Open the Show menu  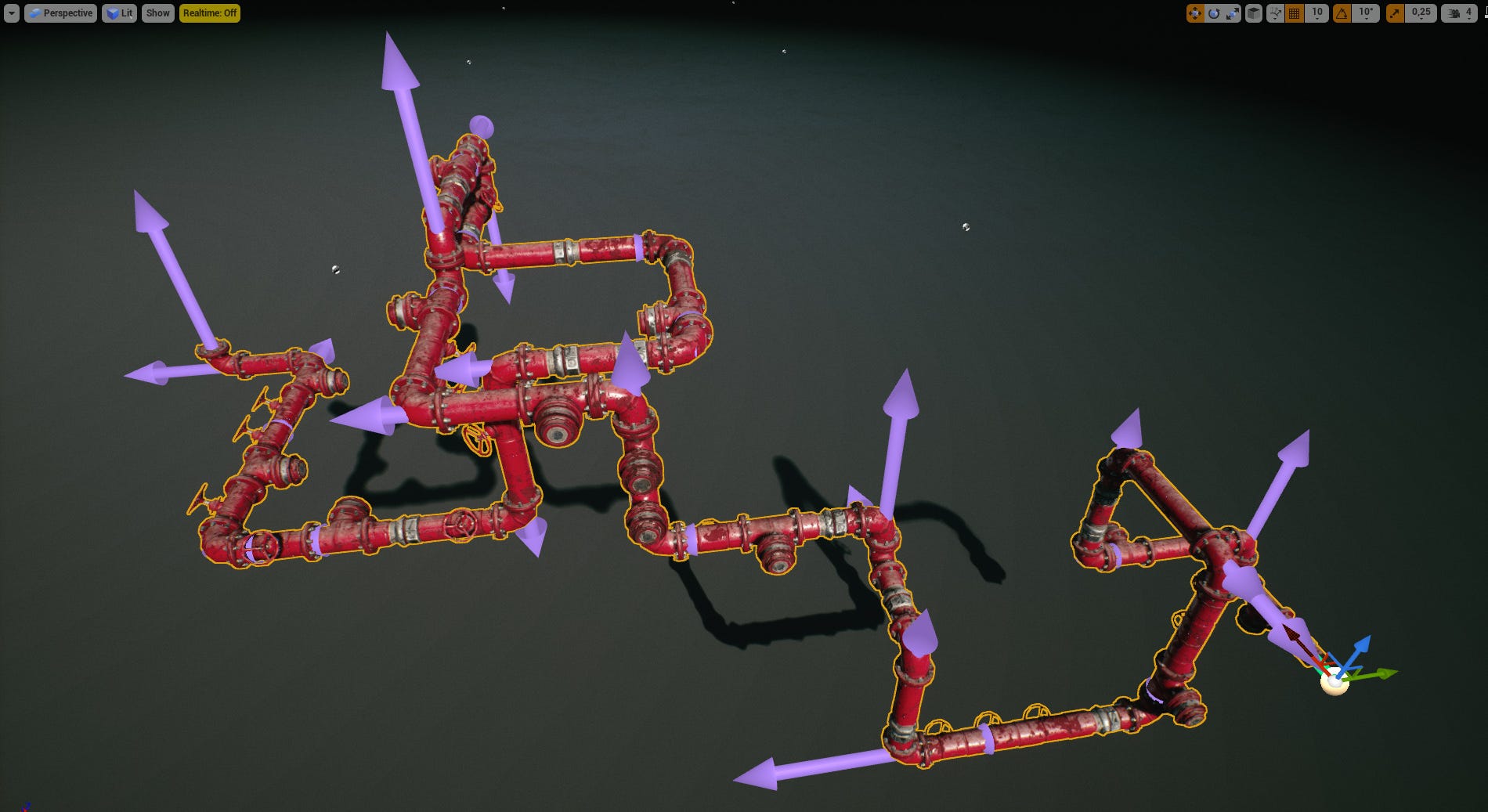pos(157,13)
